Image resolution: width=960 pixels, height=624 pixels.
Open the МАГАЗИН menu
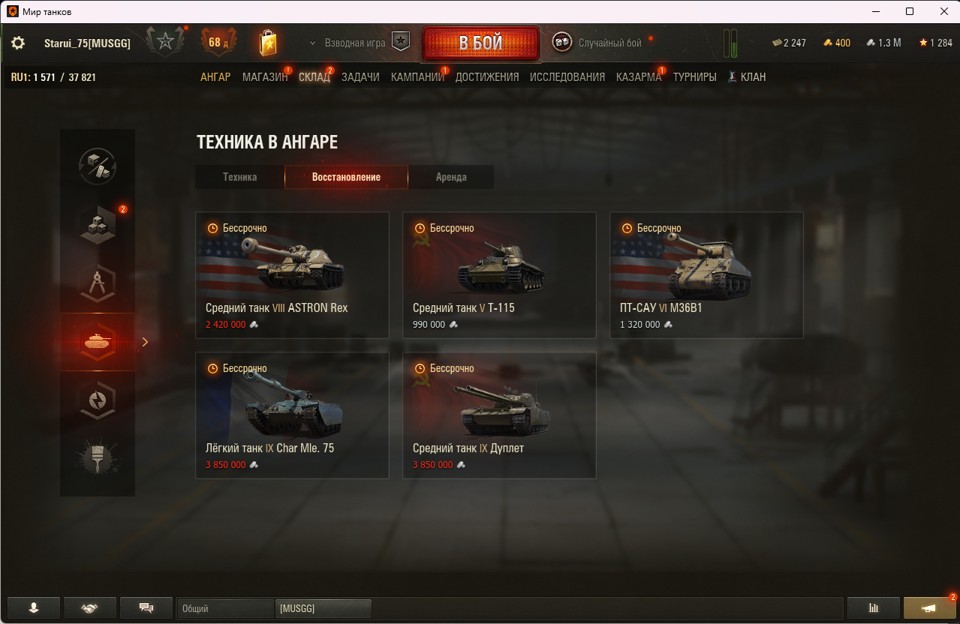(x=264, y=77)
